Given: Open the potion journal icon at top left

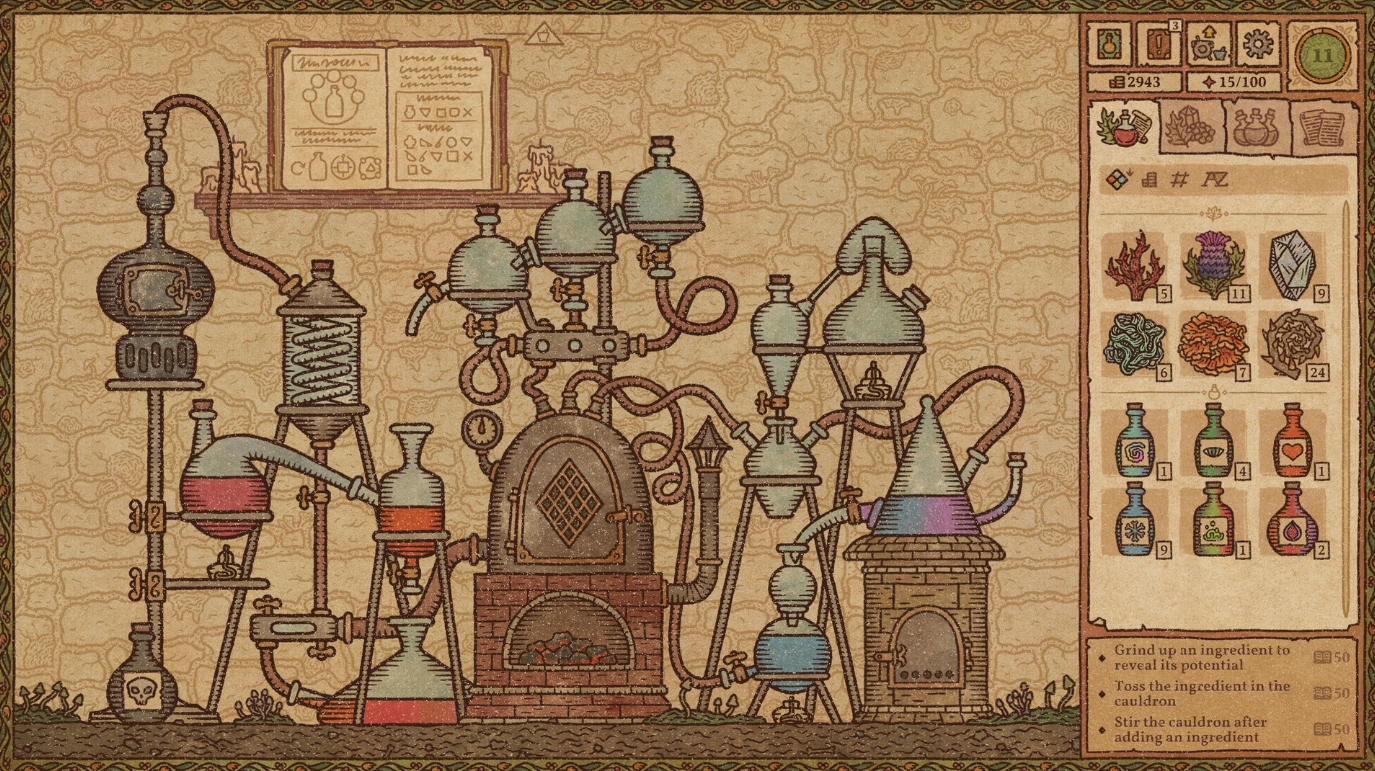Looking at the screenshot, I should tap(1108, 43).
